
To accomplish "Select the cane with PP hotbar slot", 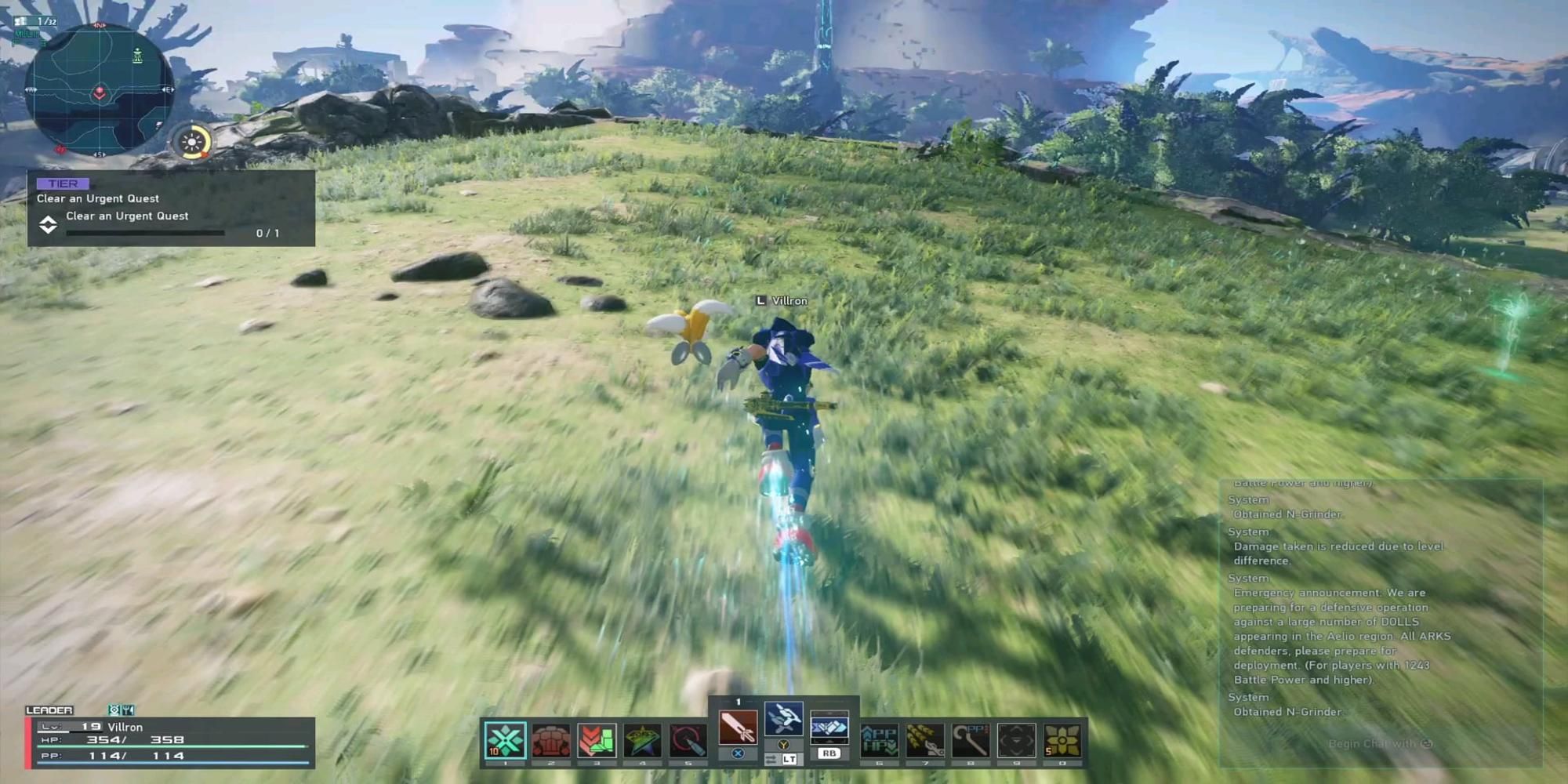I will click(971, 740).
